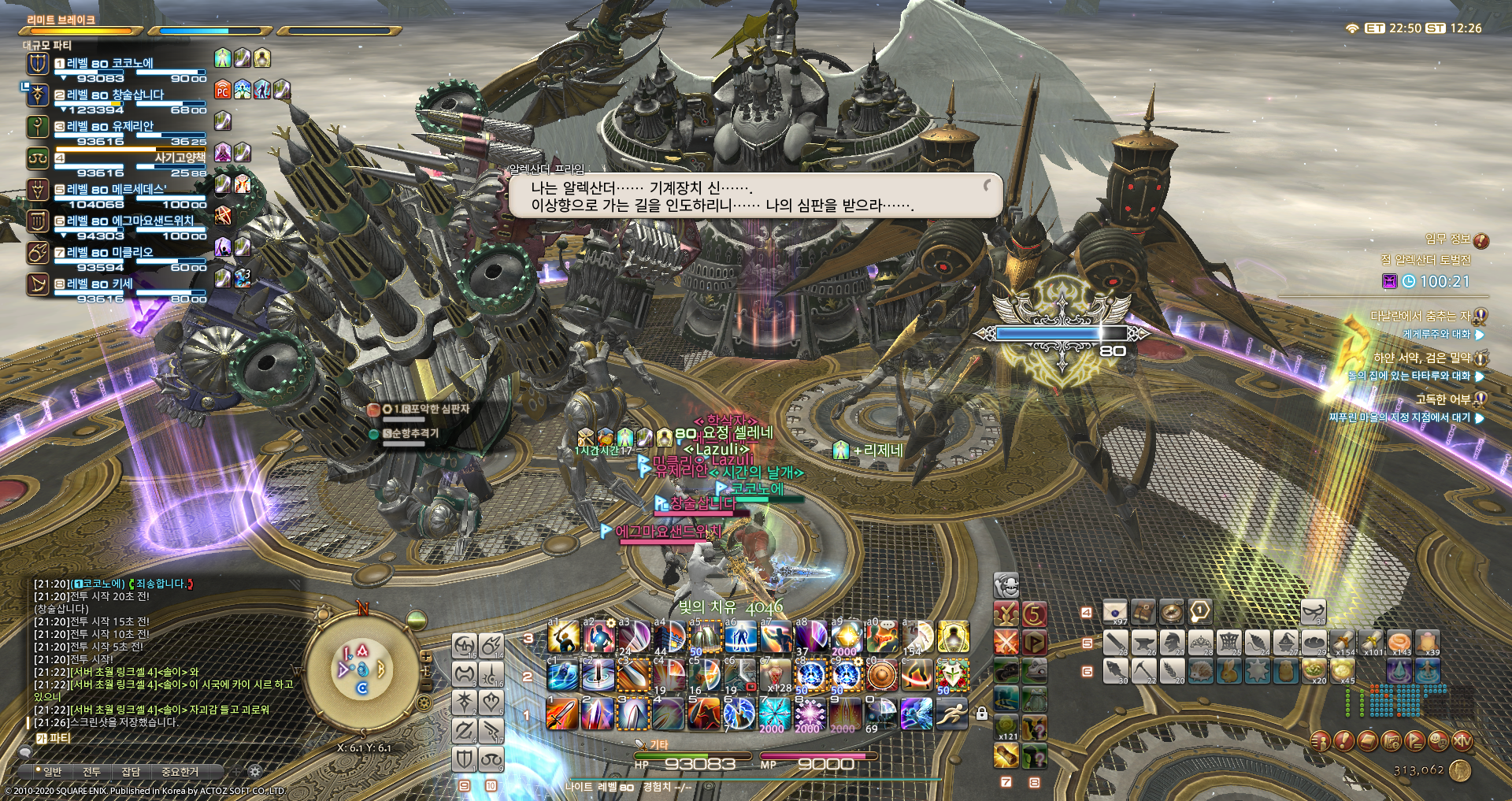
Task: Toggle the hotbar lock padlock icon
Action: tap(982, 714)
